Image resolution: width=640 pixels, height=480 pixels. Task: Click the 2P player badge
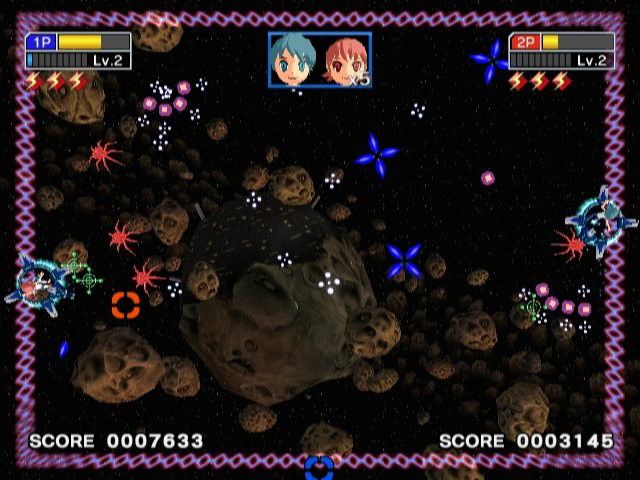pos(525,42)
